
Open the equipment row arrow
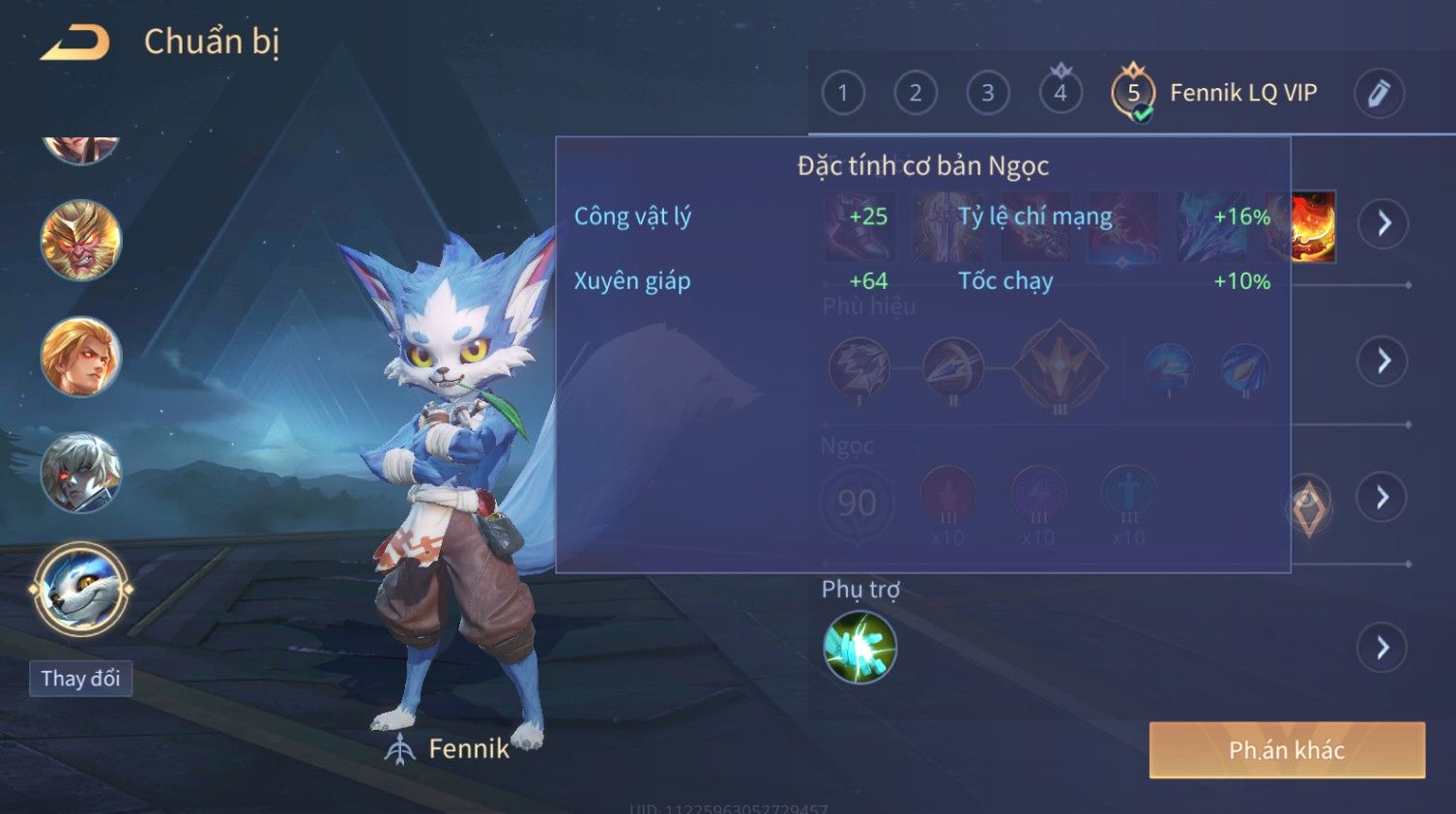(x=1383, y=223)
